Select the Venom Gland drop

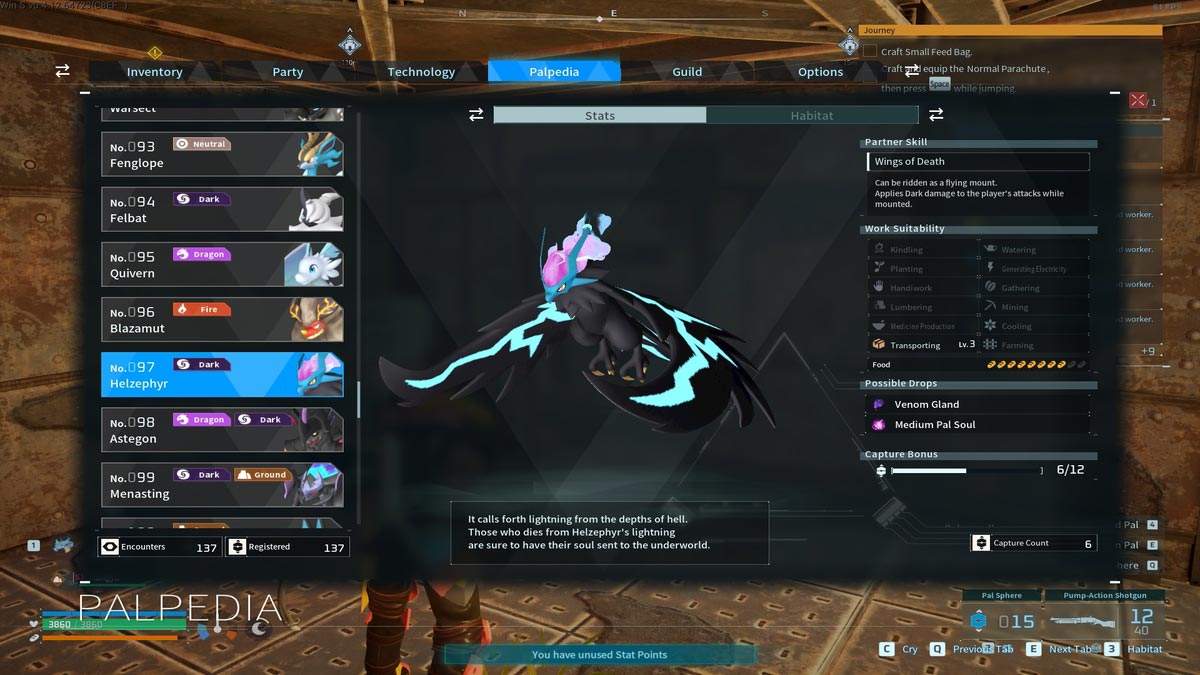pos(976,405)
